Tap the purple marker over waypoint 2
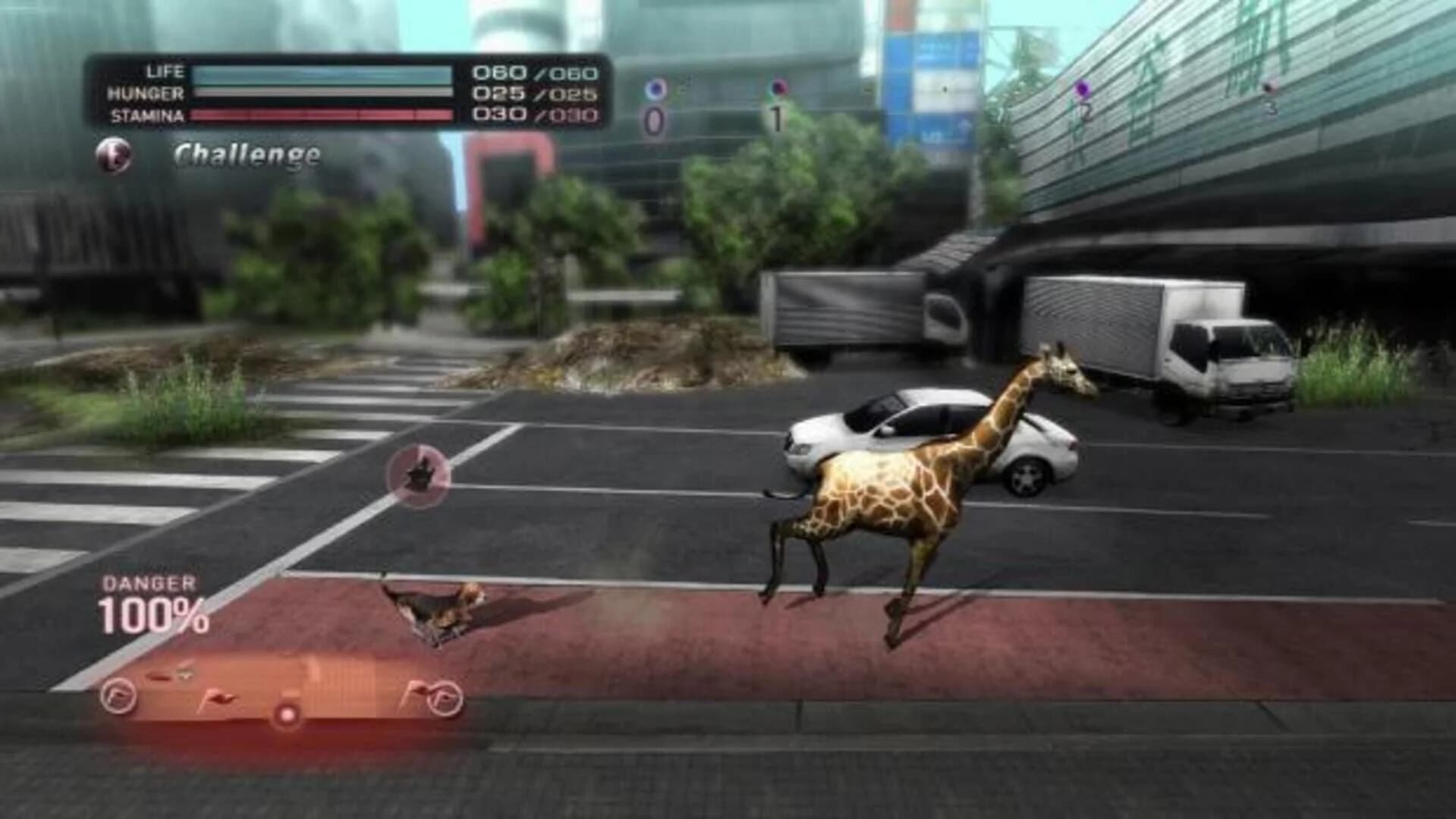The width and height of the screenshot is (1456, 819). pos(1083,89)
